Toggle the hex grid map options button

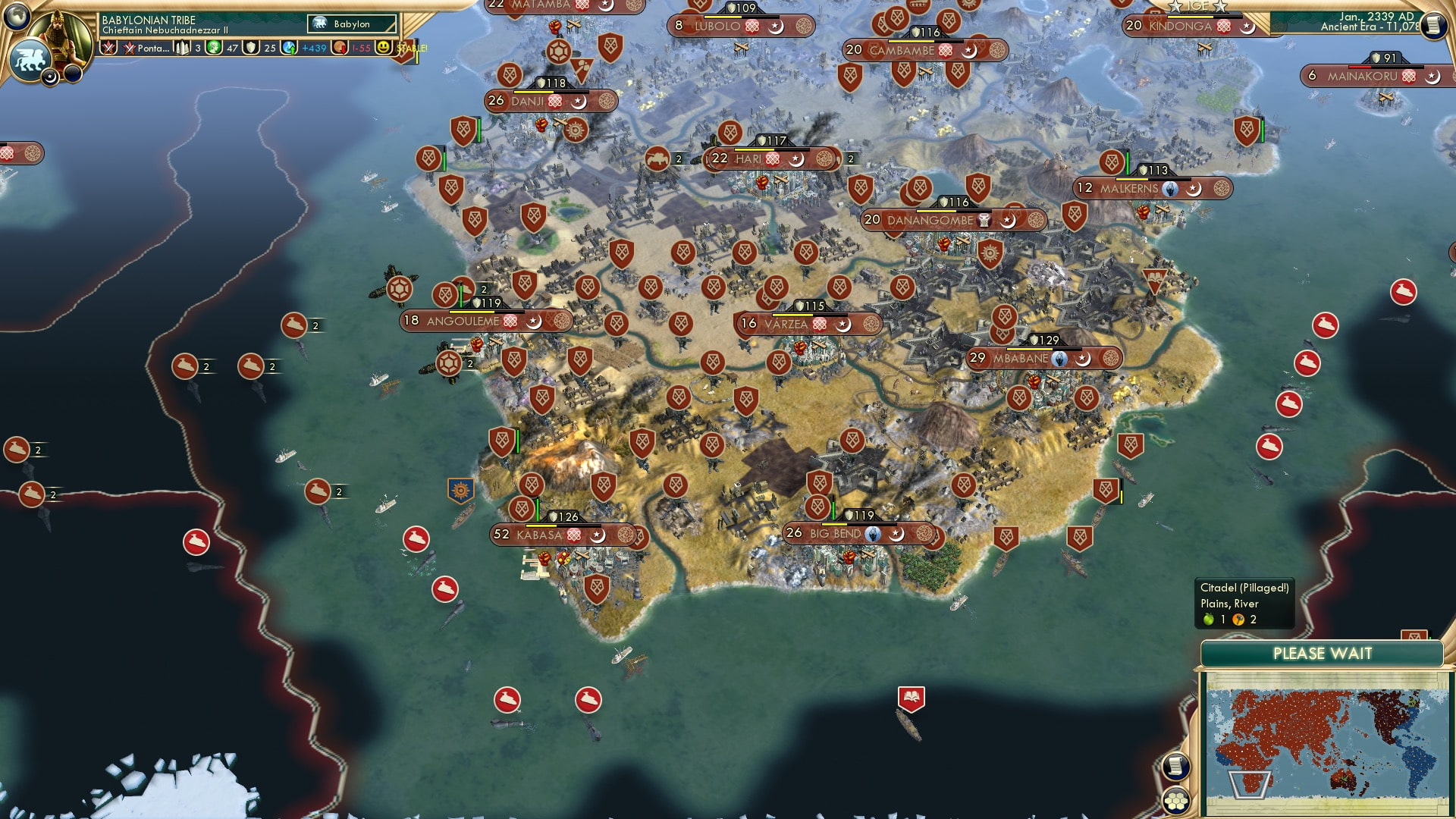click(x=1175, y=801)
